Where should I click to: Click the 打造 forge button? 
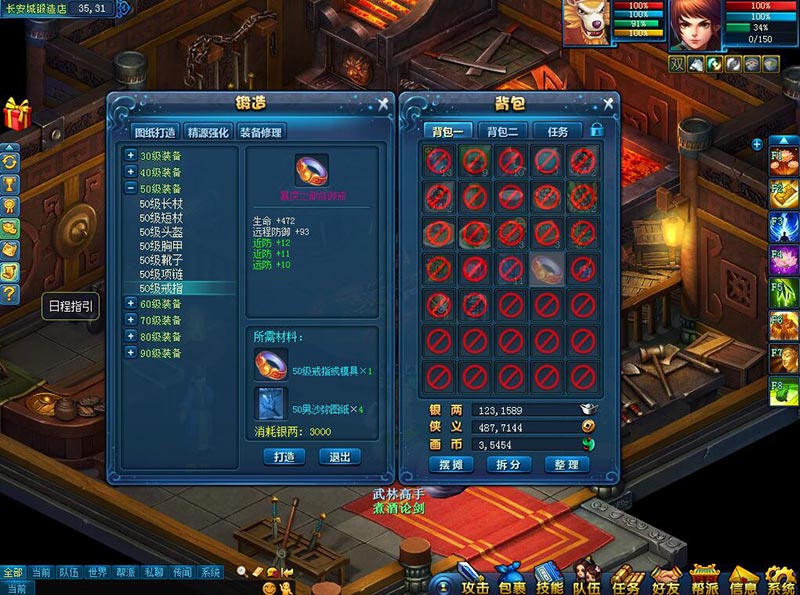point(284,456)
